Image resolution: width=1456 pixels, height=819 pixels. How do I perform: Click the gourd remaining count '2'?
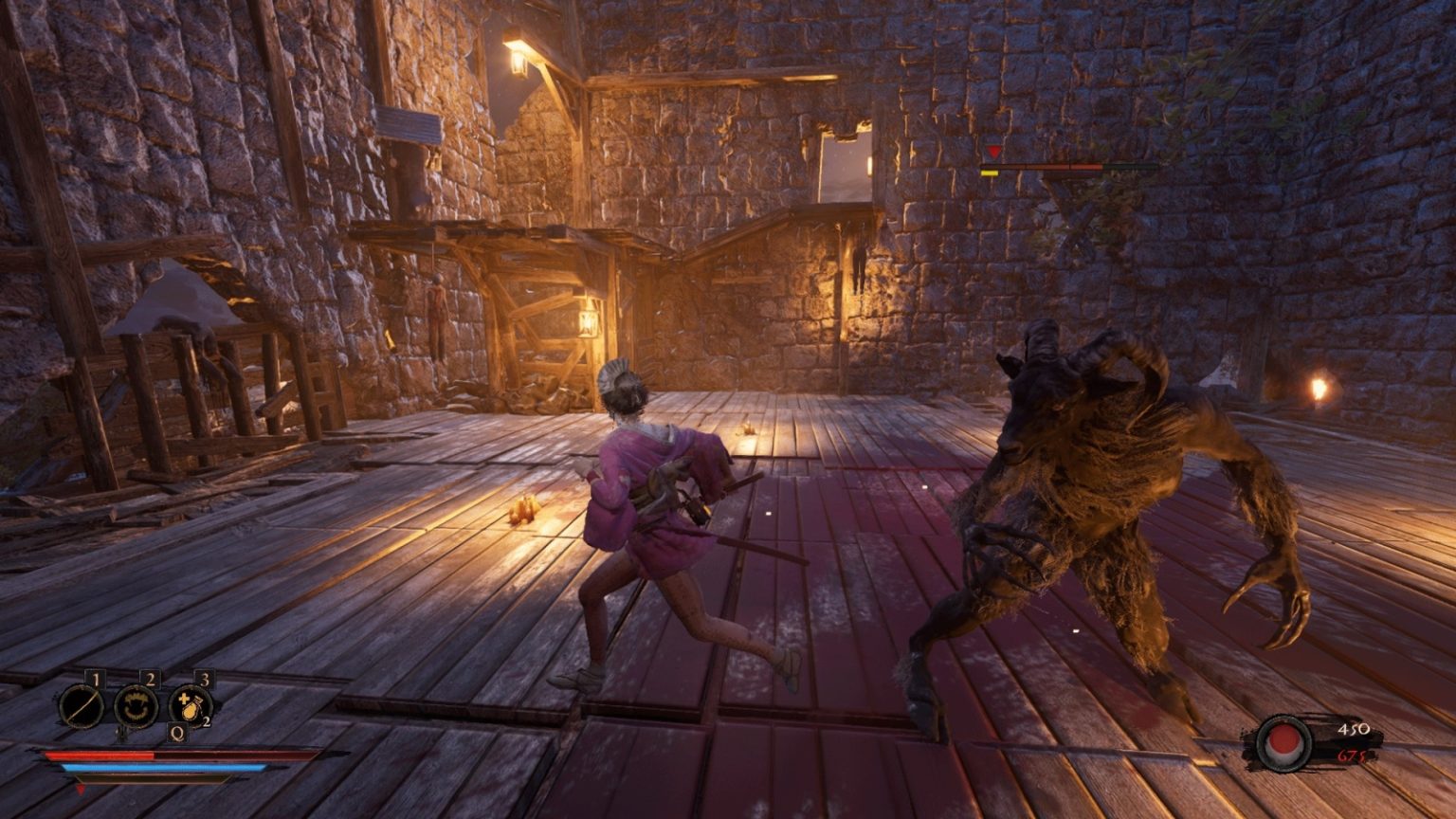coord(207,721)
